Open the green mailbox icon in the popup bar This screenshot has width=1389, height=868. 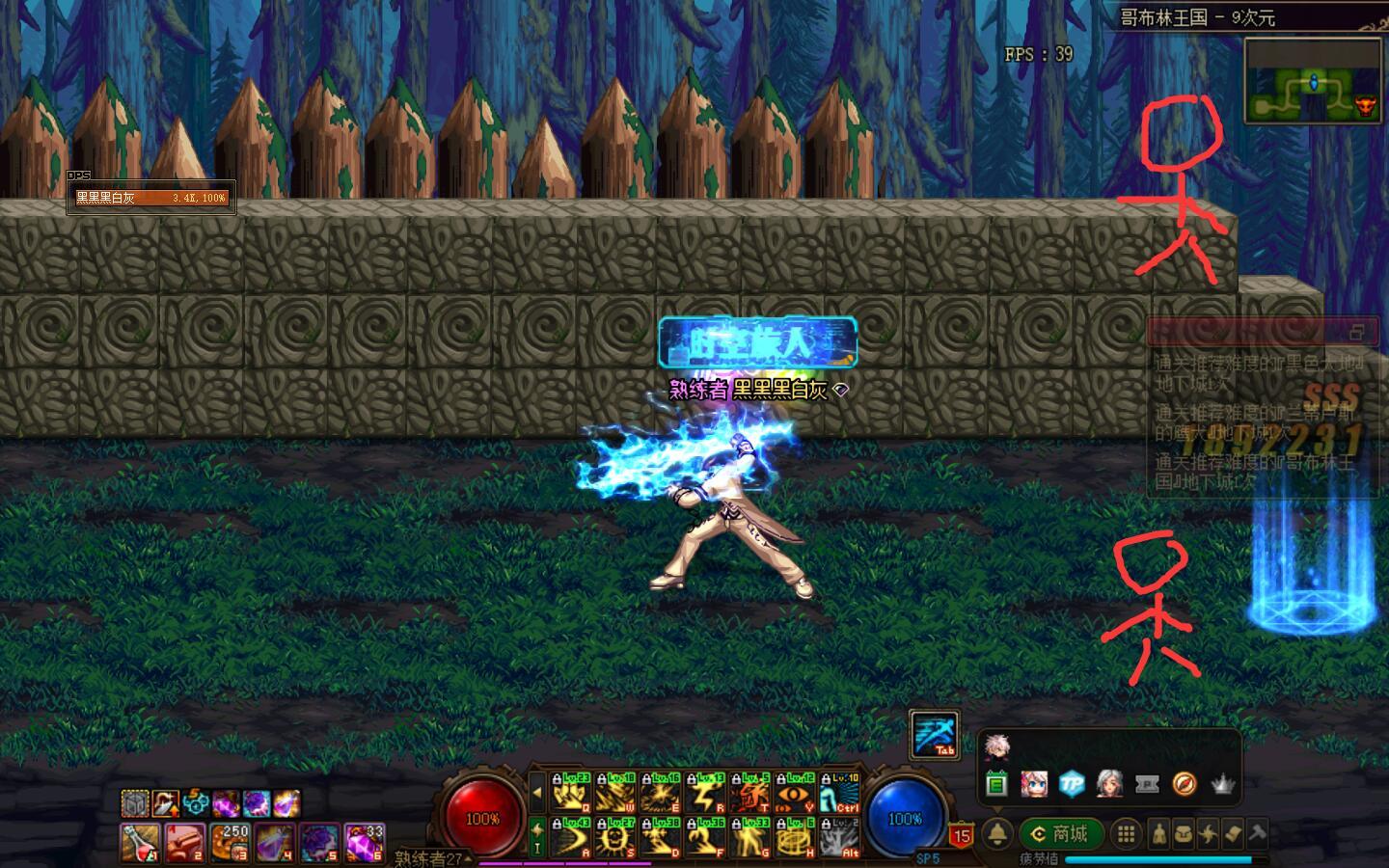click(997, 785)
